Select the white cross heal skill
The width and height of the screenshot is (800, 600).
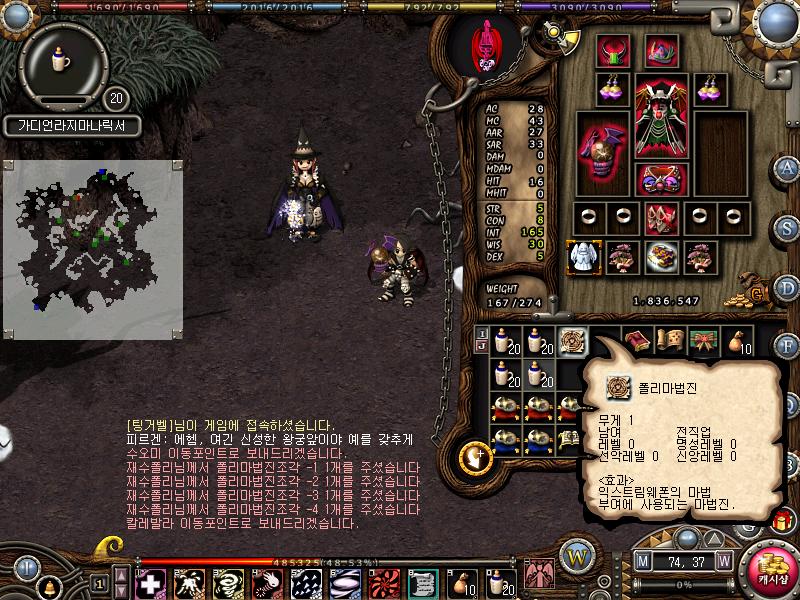point(151,582)
